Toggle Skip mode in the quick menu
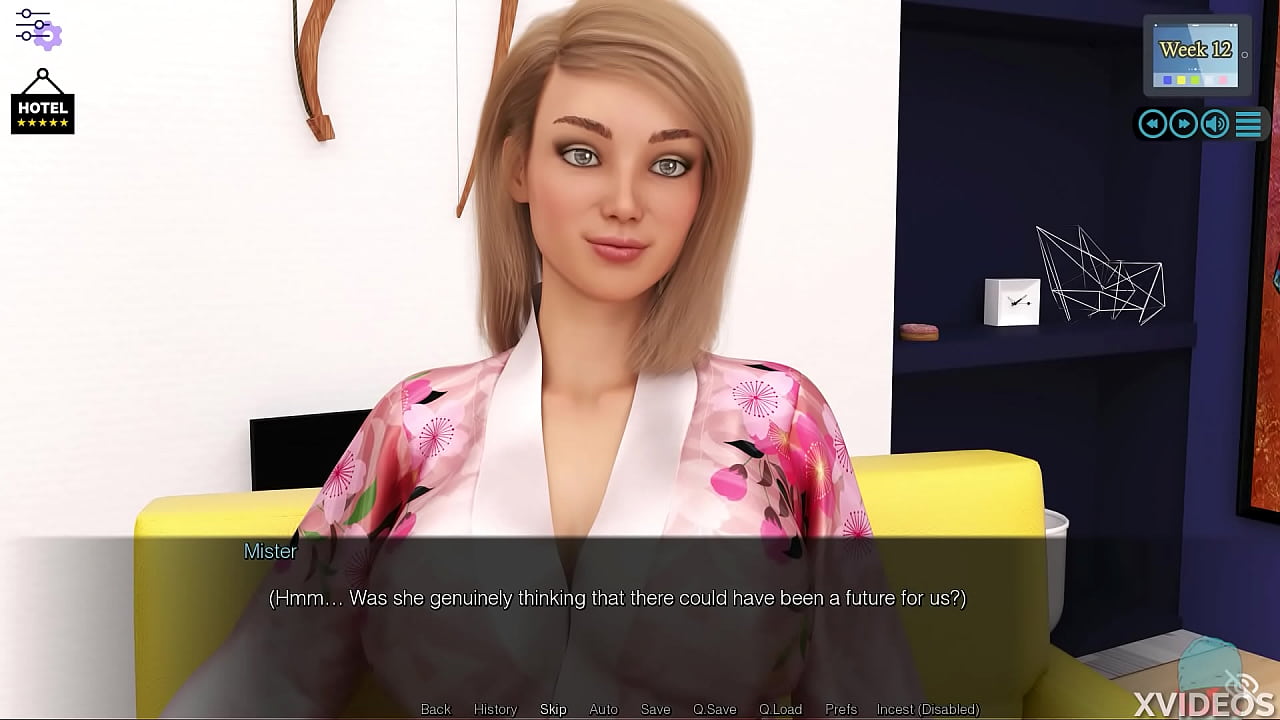 coord(553,709)
